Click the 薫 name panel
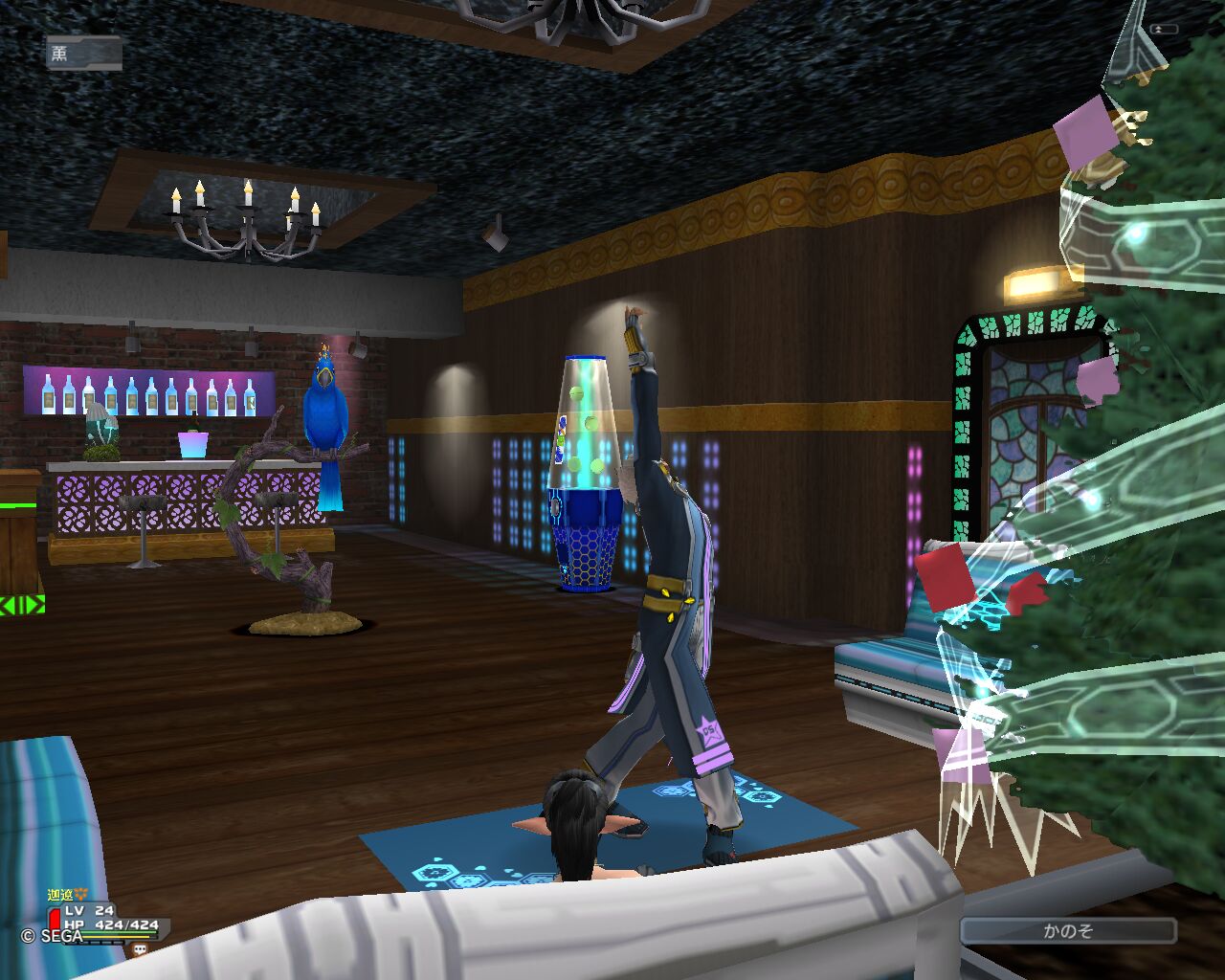The image size is (1225, 980). 83,54
